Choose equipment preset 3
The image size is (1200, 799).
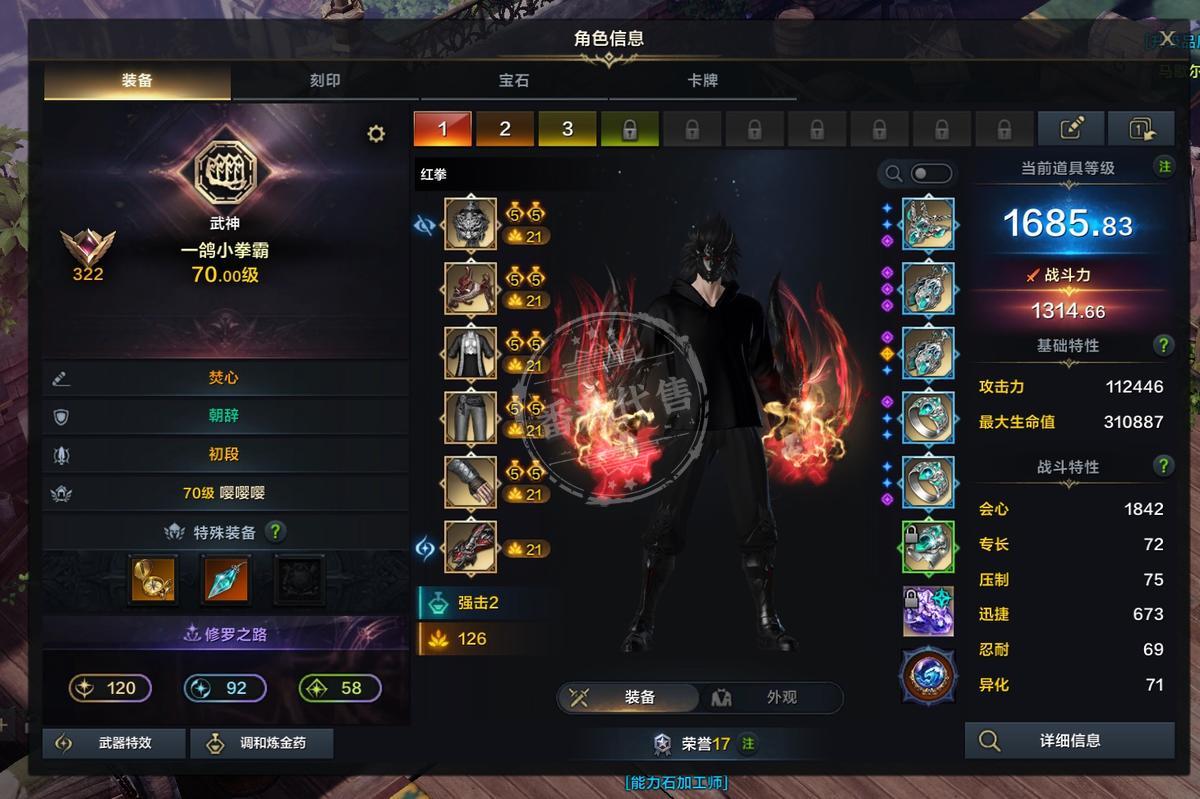[567, 129]
